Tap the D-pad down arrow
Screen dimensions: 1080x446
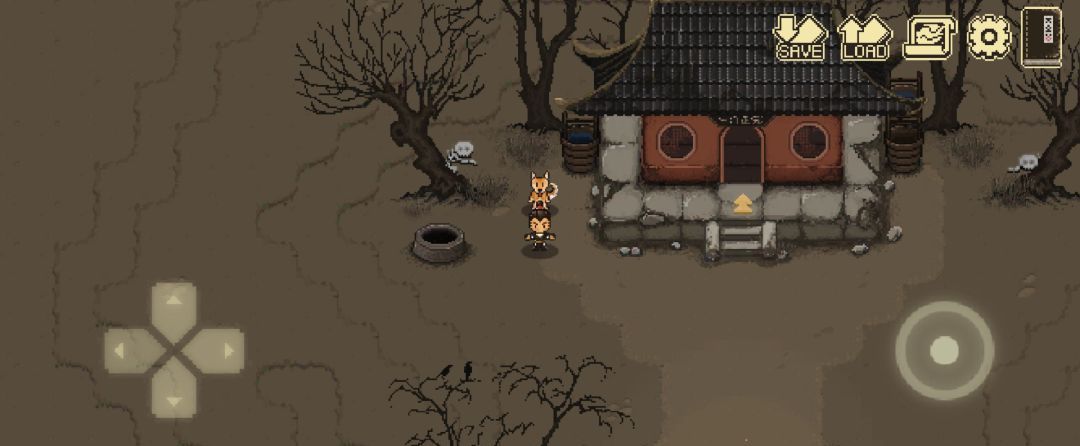174,397
